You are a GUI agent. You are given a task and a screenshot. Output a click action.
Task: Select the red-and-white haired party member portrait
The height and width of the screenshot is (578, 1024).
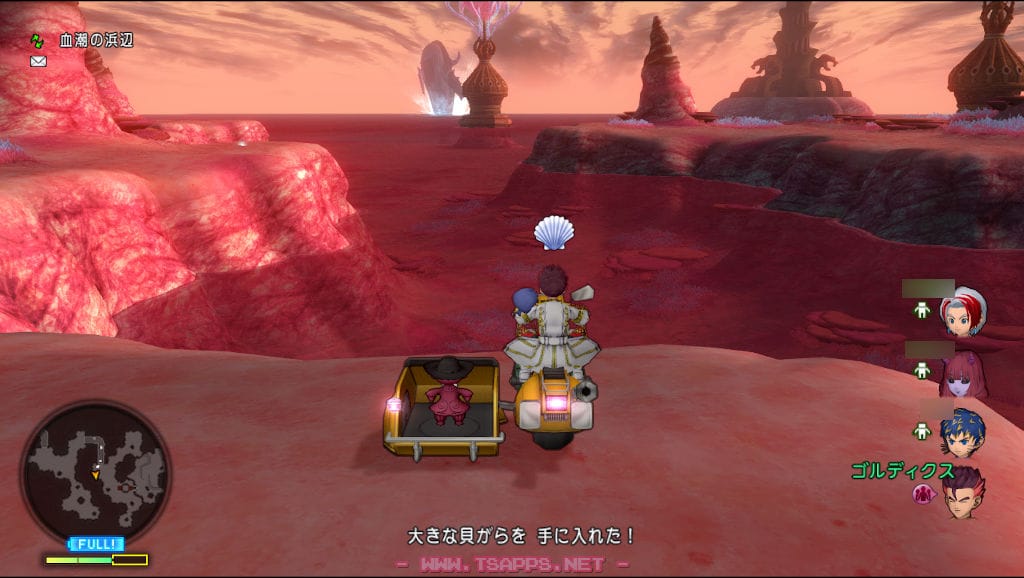[x=964, y=312]
